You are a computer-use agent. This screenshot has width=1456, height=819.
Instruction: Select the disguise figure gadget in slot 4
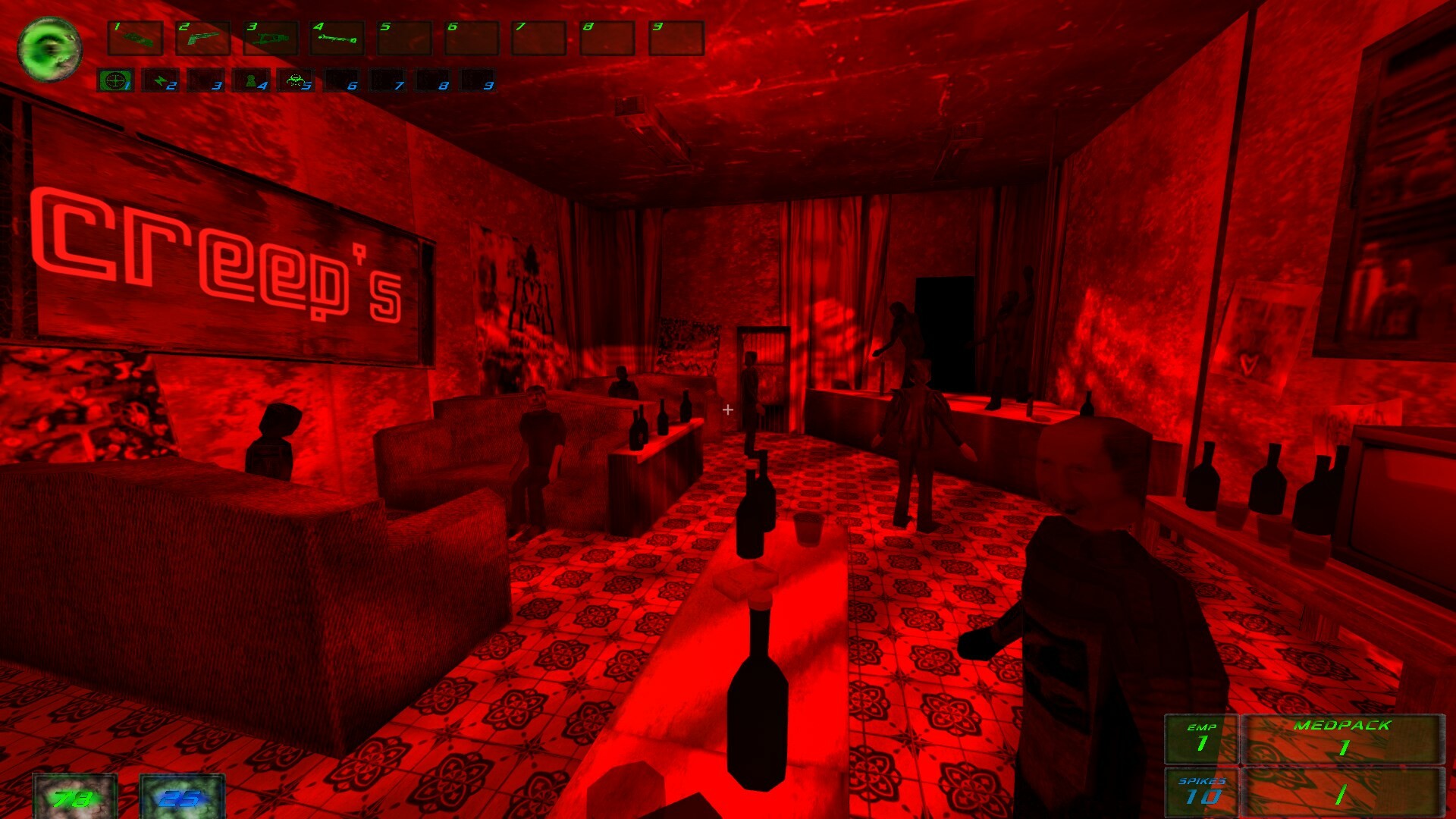(x=249, y=81)
